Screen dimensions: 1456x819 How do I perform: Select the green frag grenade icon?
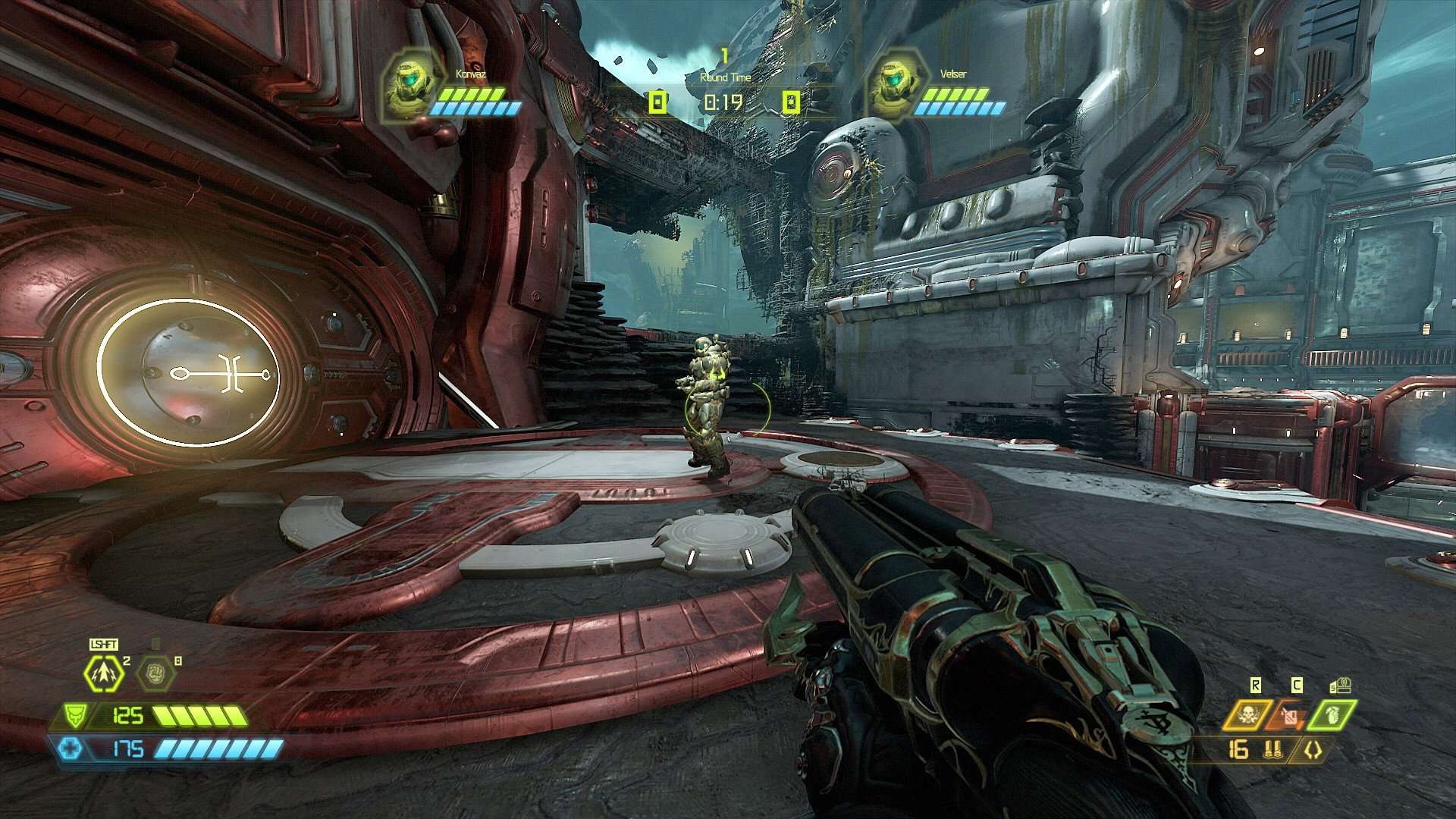click(x=1332, y=714)
